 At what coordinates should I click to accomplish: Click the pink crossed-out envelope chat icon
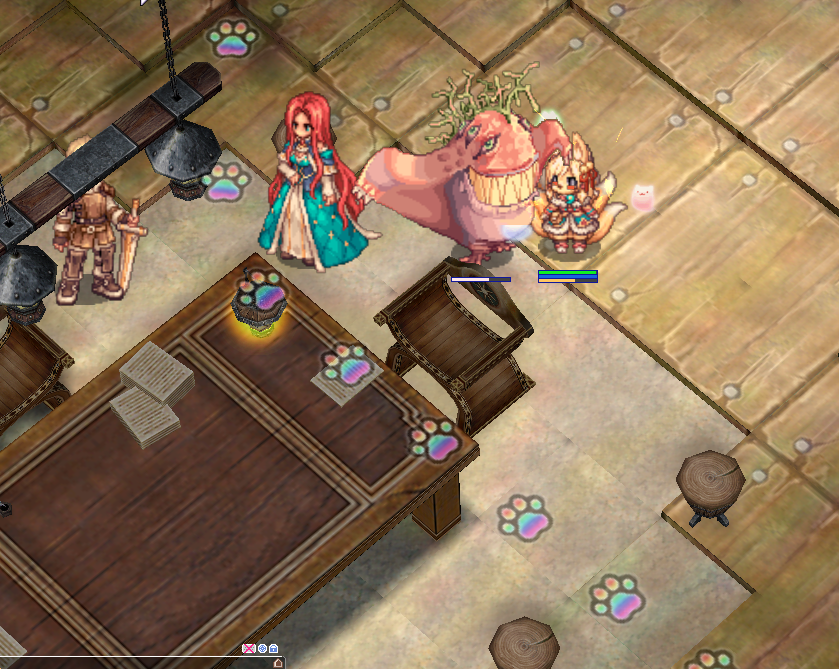click(x=249, y=649)
